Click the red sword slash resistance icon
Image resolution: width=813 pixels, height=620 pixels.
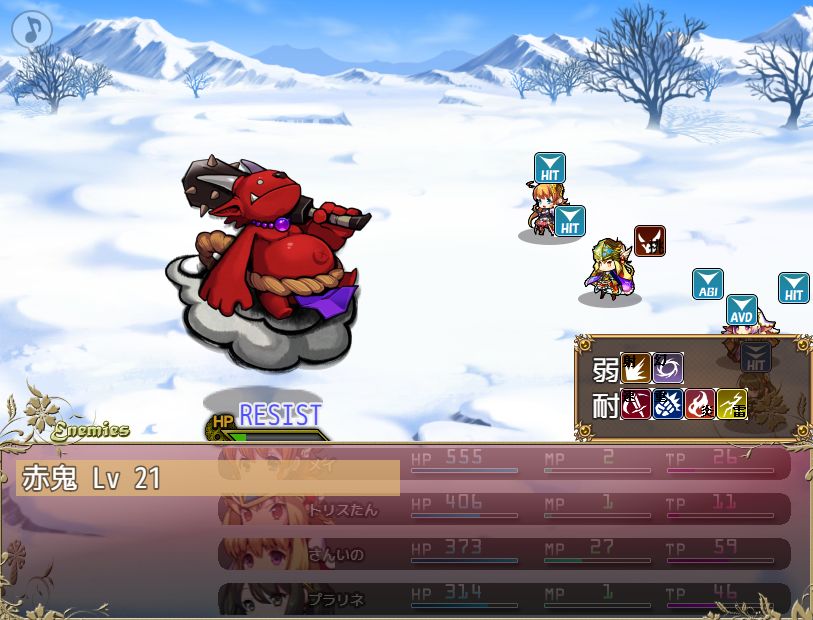point(636,403)
